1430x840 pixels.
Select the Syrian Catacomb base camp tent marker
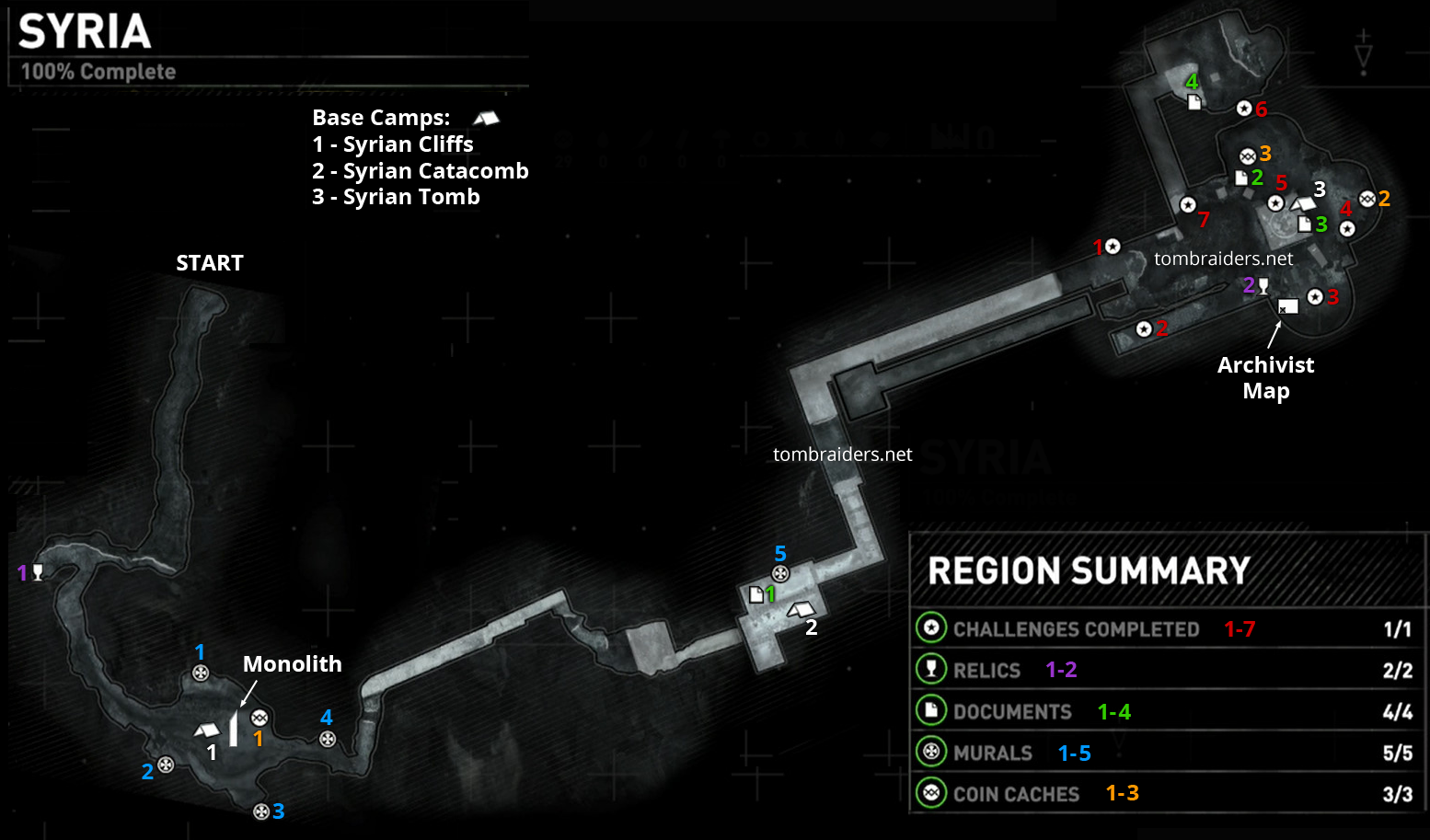(x=801, y=608)
